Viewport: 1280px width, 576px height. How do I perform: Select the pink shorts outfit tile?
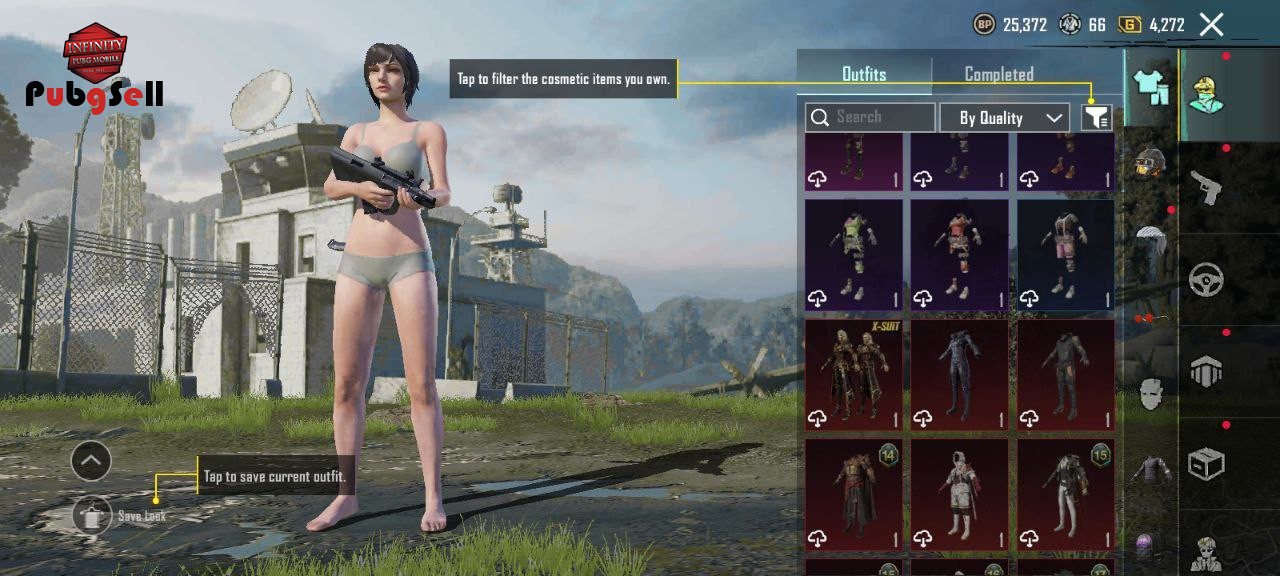(x=1066, y=255)
